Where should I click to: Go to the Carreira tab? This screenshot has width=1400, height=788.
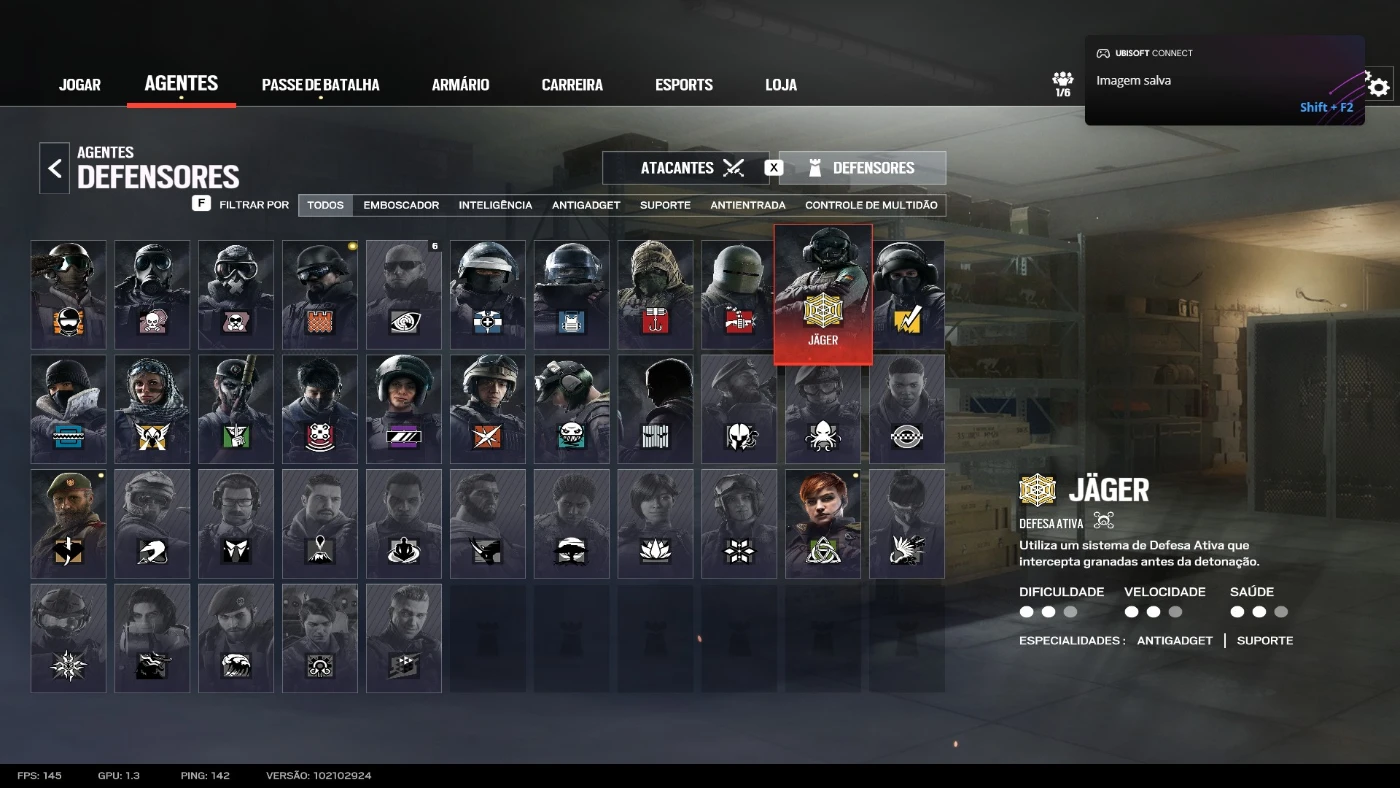pyautogui.click(x=572, y=85)
